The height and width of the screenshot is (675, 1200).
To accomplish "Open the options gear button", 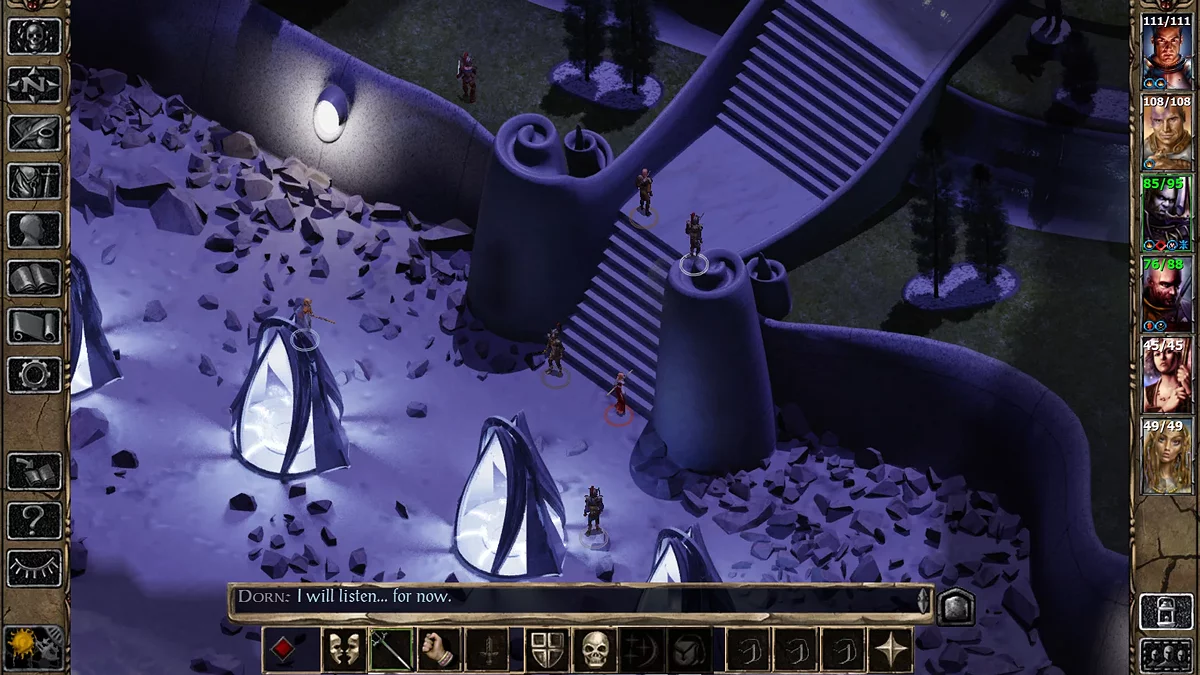I will [x=34, y=374].
